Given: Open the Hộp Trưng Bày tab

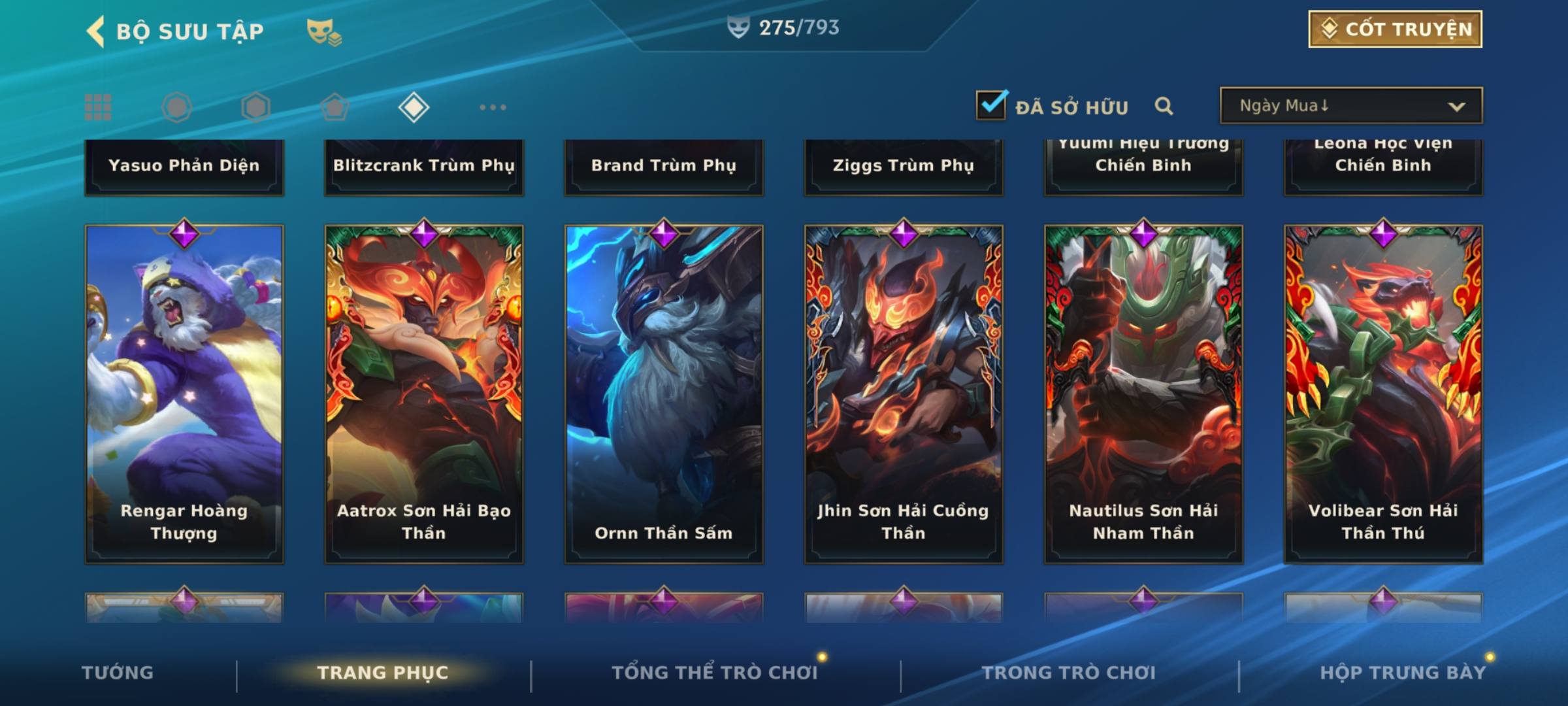Looking at the screenshot, I should point(1403,673).
